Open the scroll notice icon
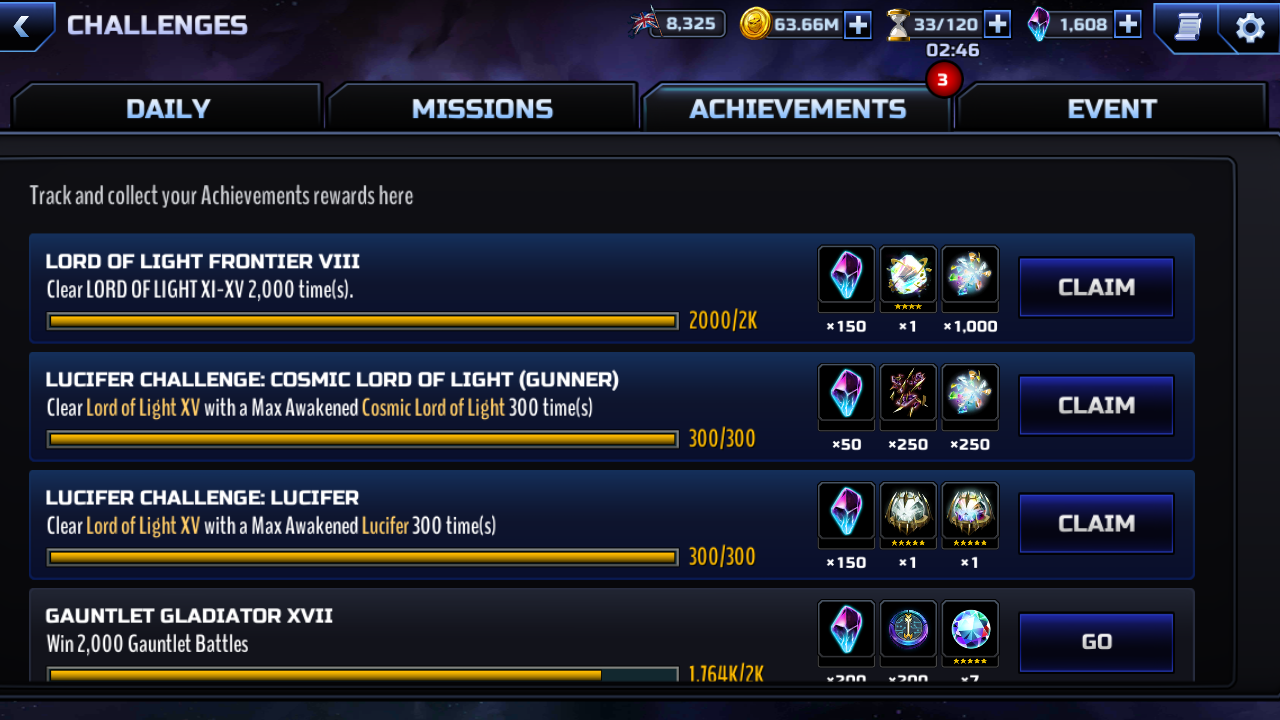The width and height of the screenshot is (1280, 720). coord(1188,27)
